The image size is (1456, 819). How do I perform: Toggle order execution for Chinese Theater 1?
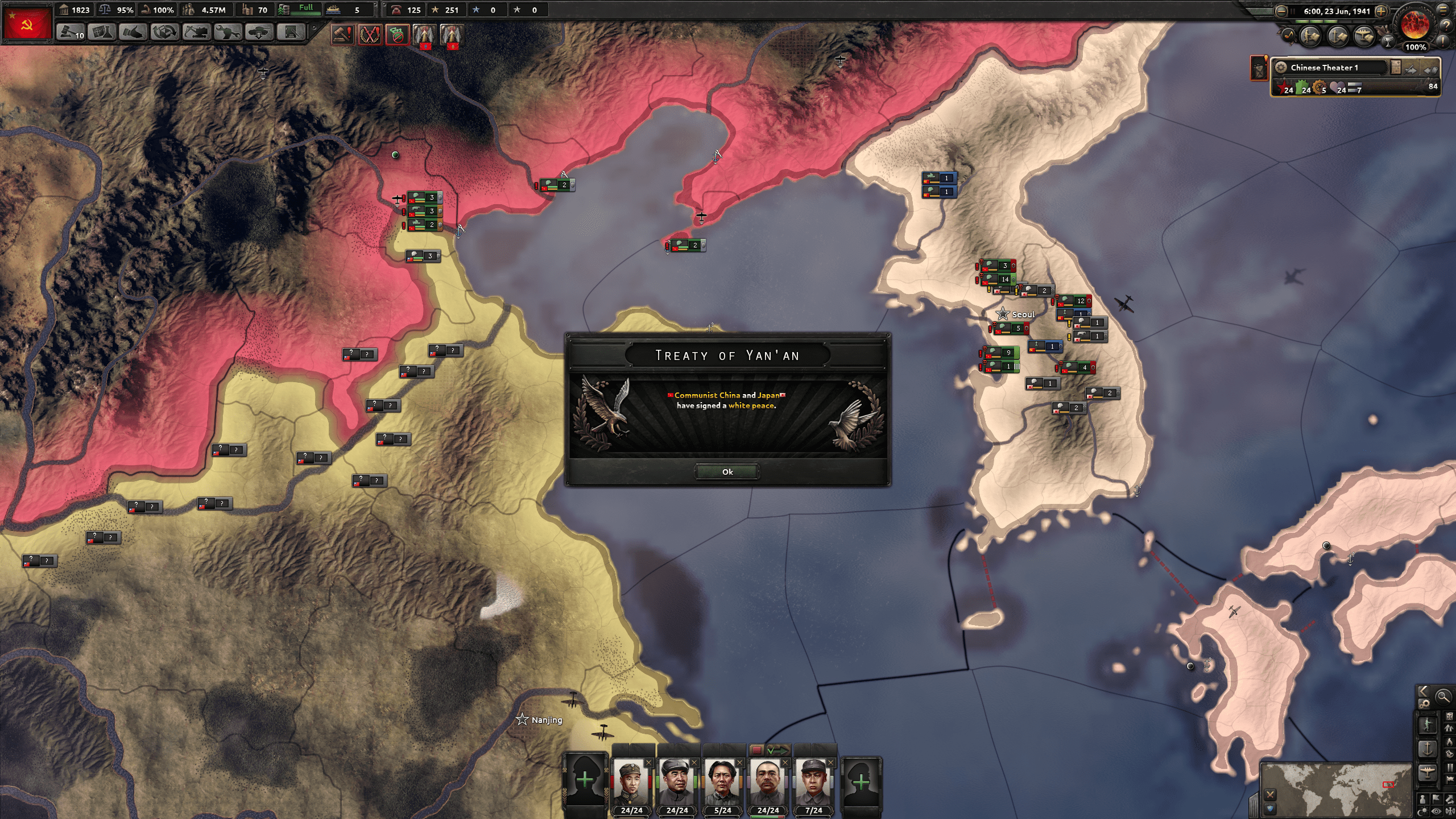coord(1412,69)
